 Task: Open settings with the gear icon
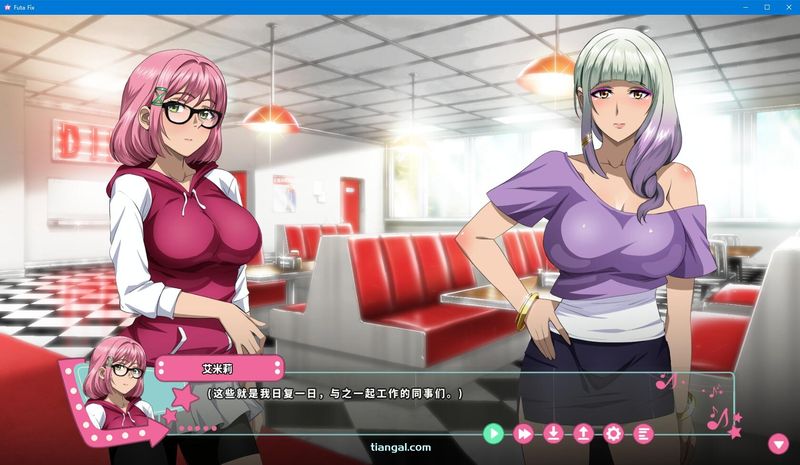tap(613, 433)
